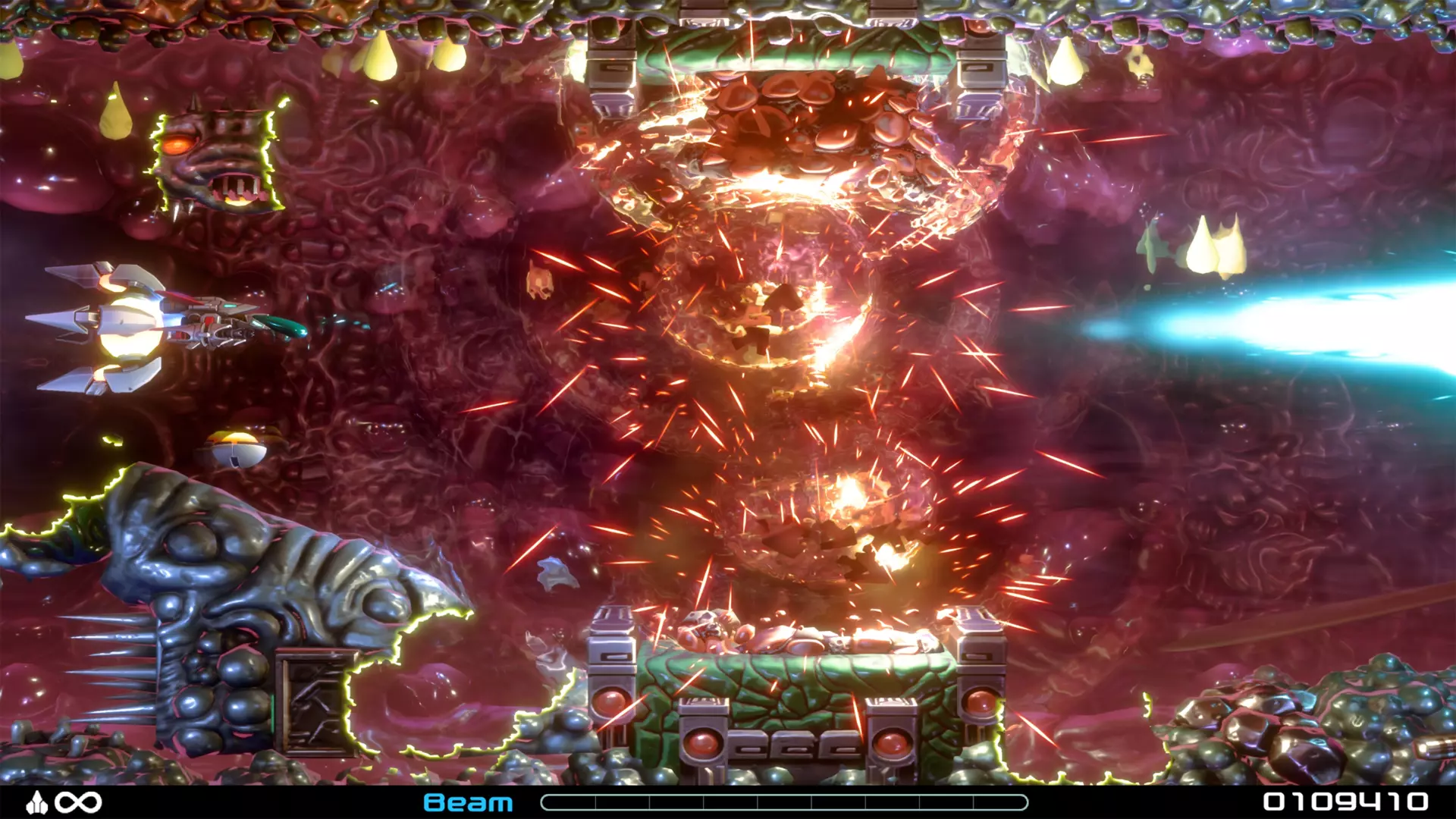
Task: Select the infinity lives symbol
Action: pos(78,803)
